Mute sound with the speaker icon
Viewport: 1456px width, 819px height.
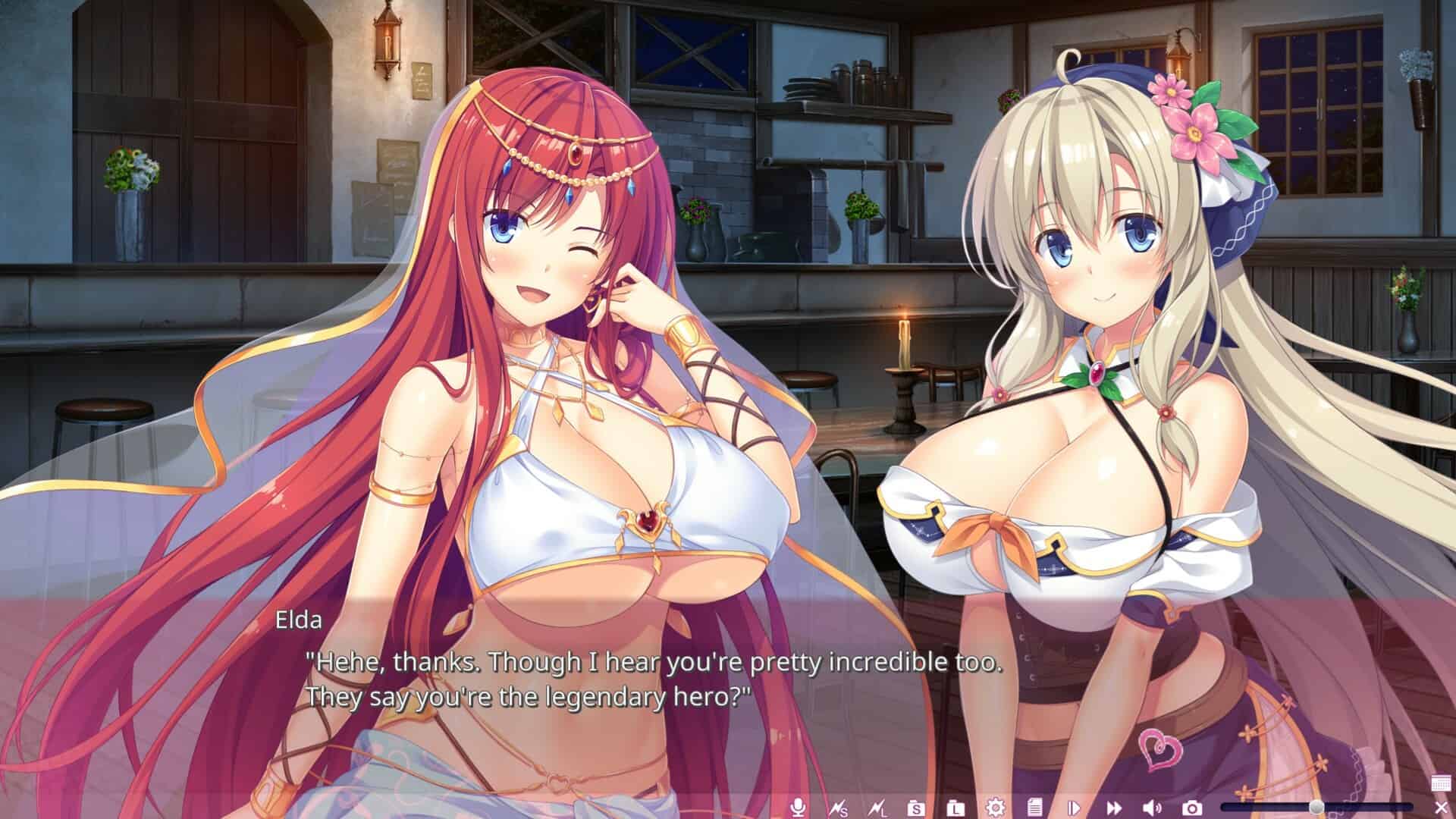pyautogui.click(x=1153, y=808)
